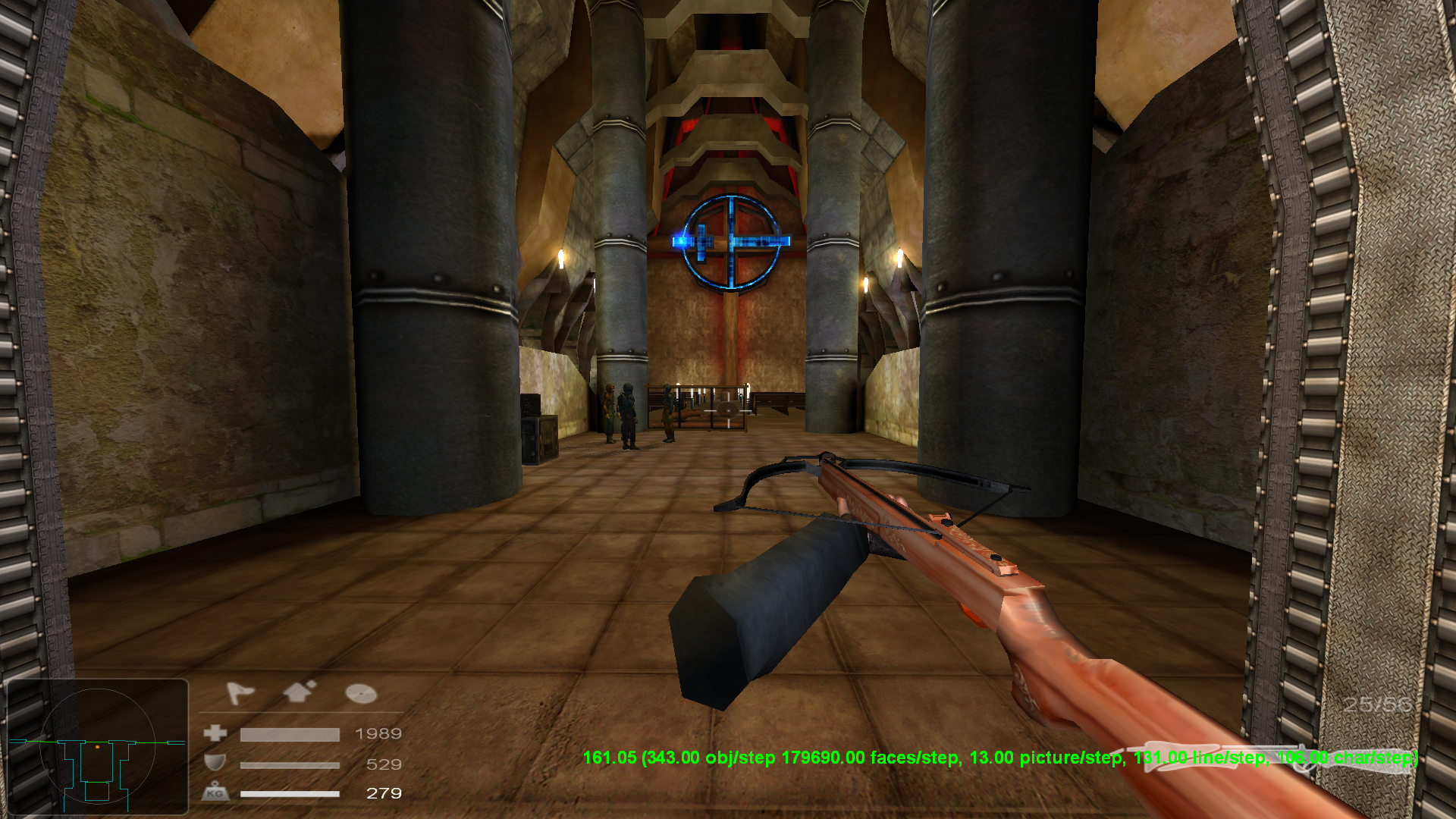Click the weight value showing 279

click(384, 794)
